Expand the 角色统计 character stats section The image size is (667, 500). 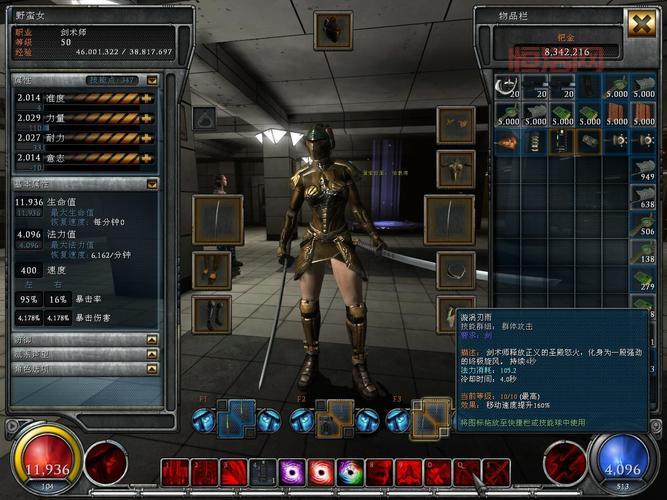(x=152, y=369)
